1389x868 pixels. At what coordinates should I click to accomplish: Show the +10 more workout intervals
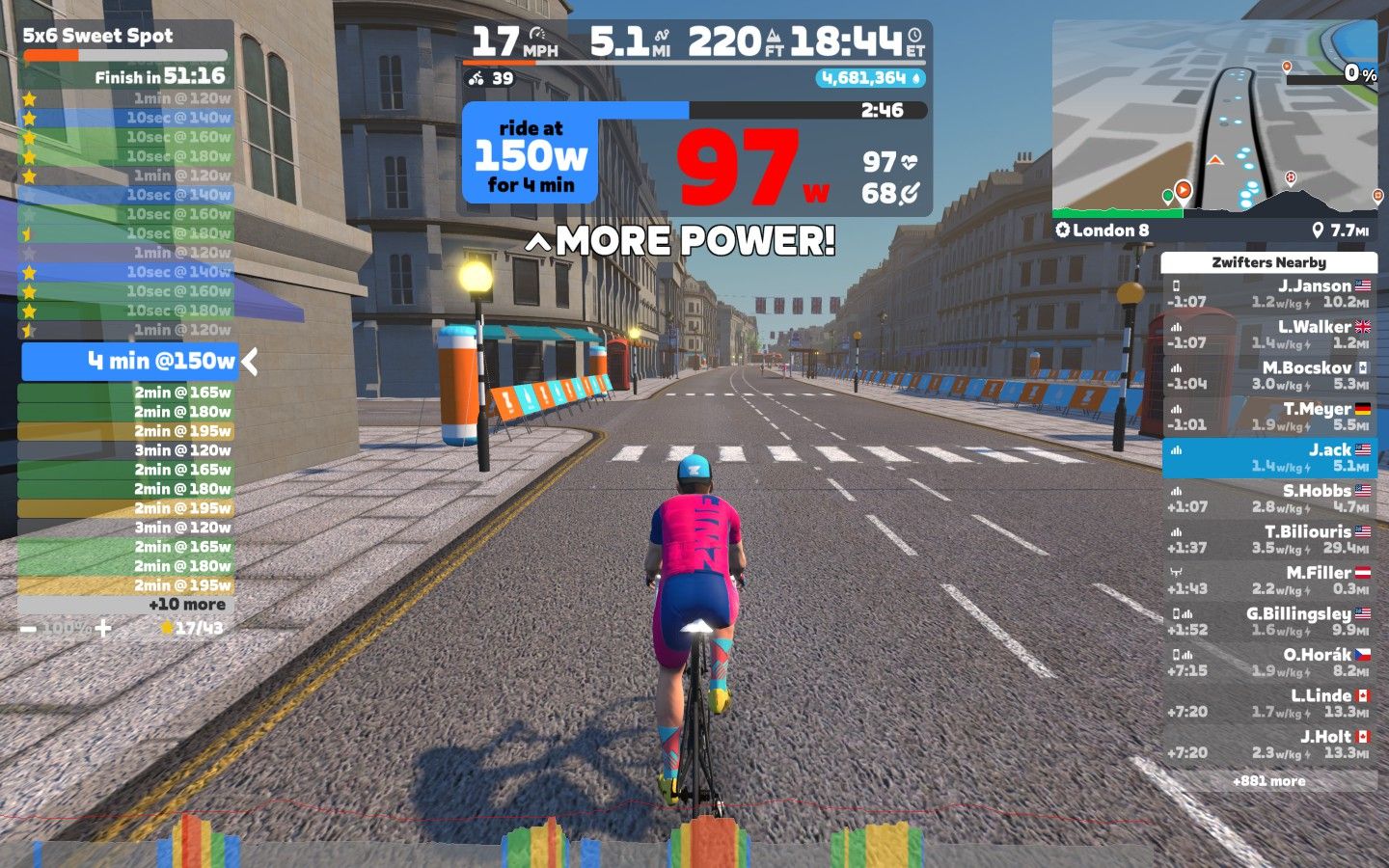[x=186, y=605]
